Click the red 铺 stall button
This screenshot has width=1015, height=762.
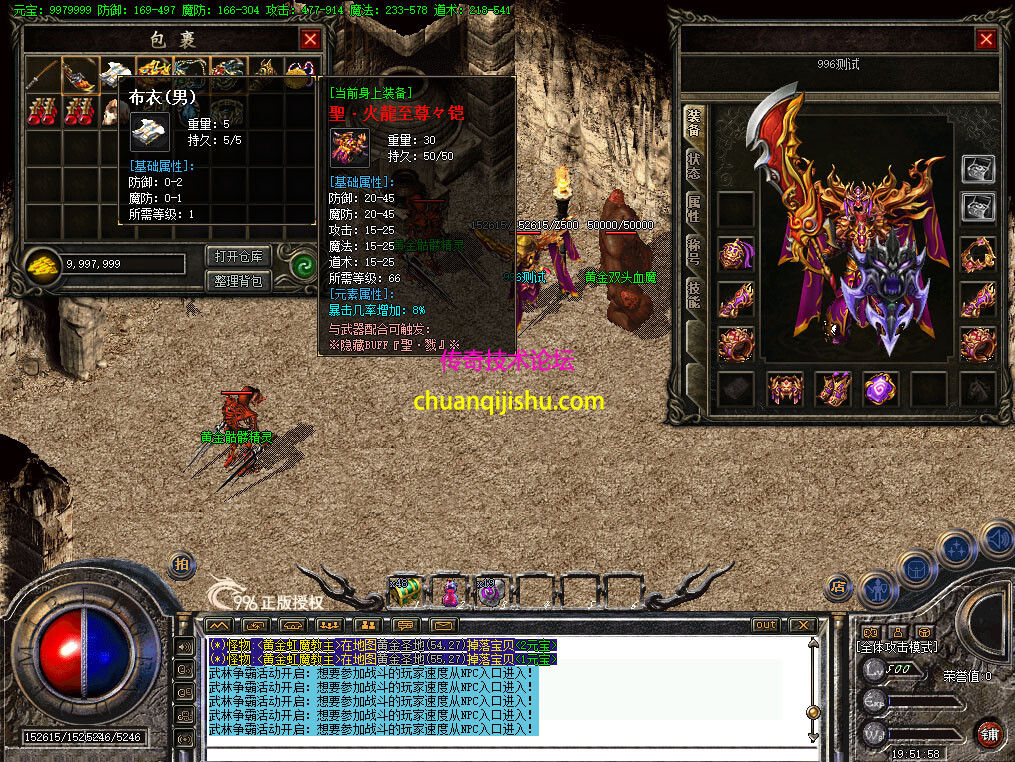point(989,733)
